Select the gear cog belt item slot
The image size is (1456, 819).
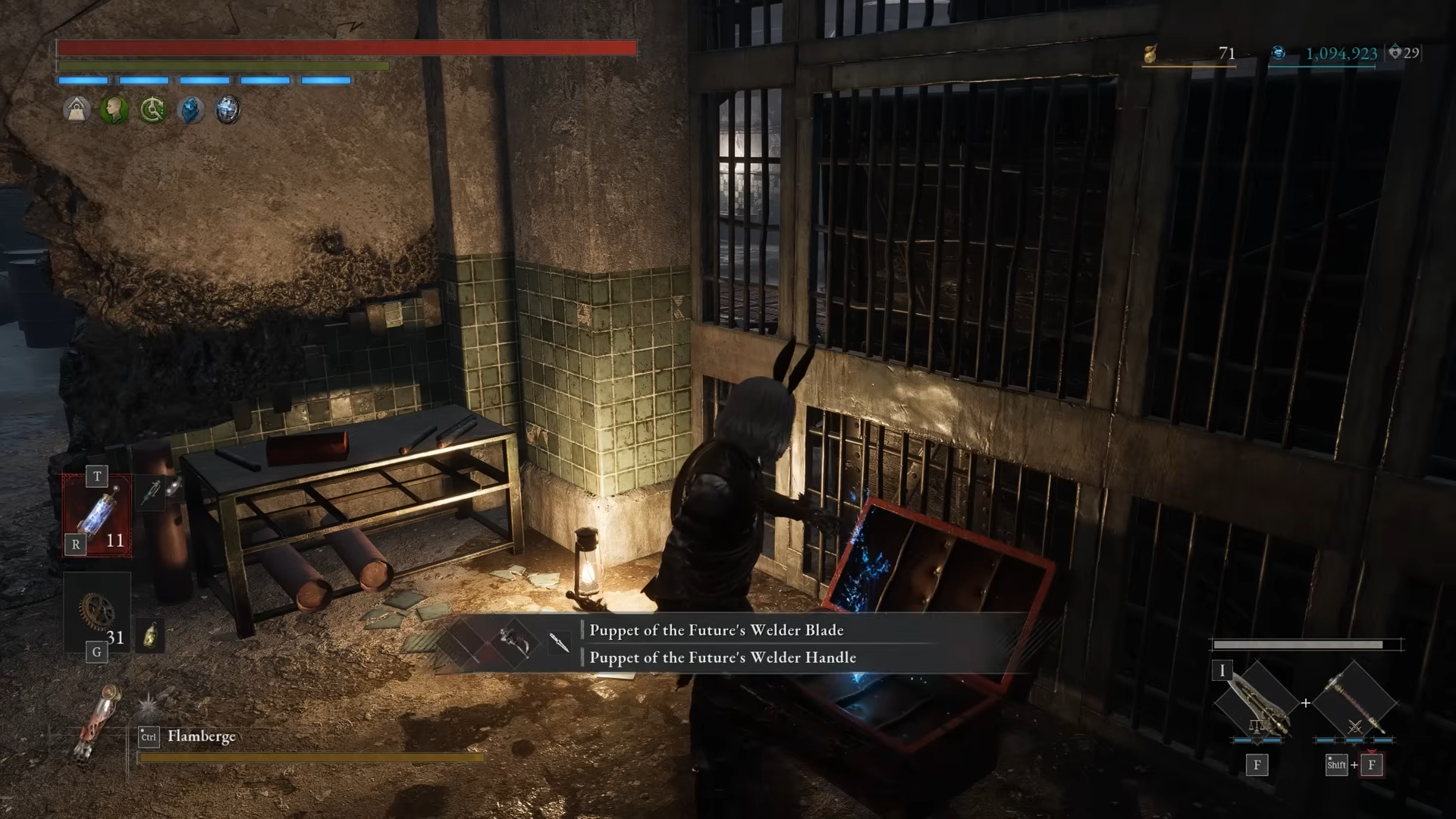[x=97, y=611]
